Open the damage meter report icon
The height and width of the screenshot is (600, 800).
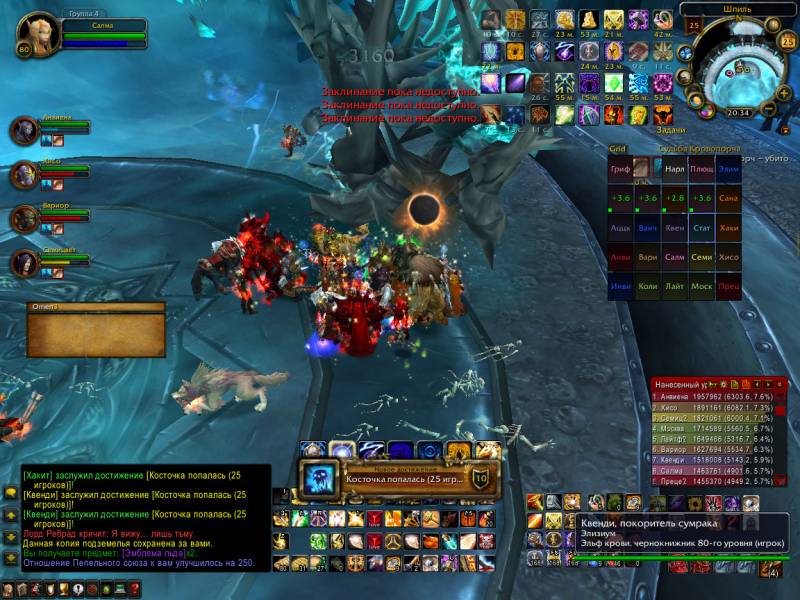point(734,384)
